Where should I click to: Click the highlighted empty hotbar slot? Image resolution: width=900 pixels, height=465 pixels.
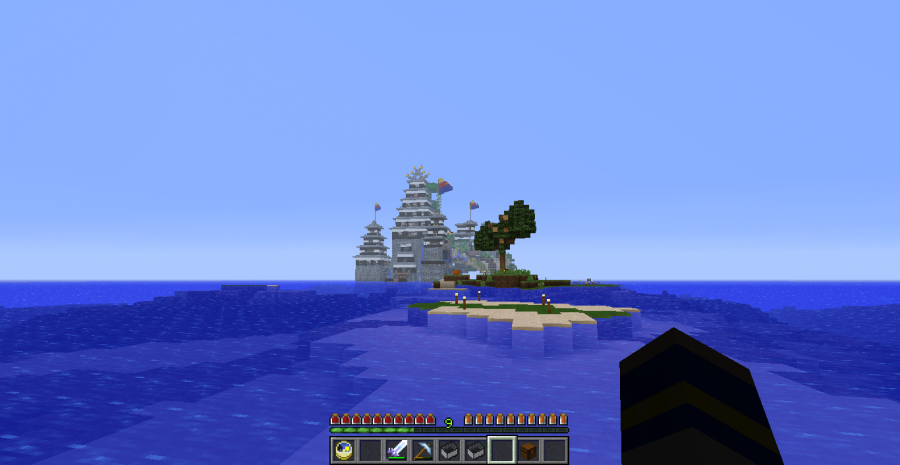click(x=502, y=450)
